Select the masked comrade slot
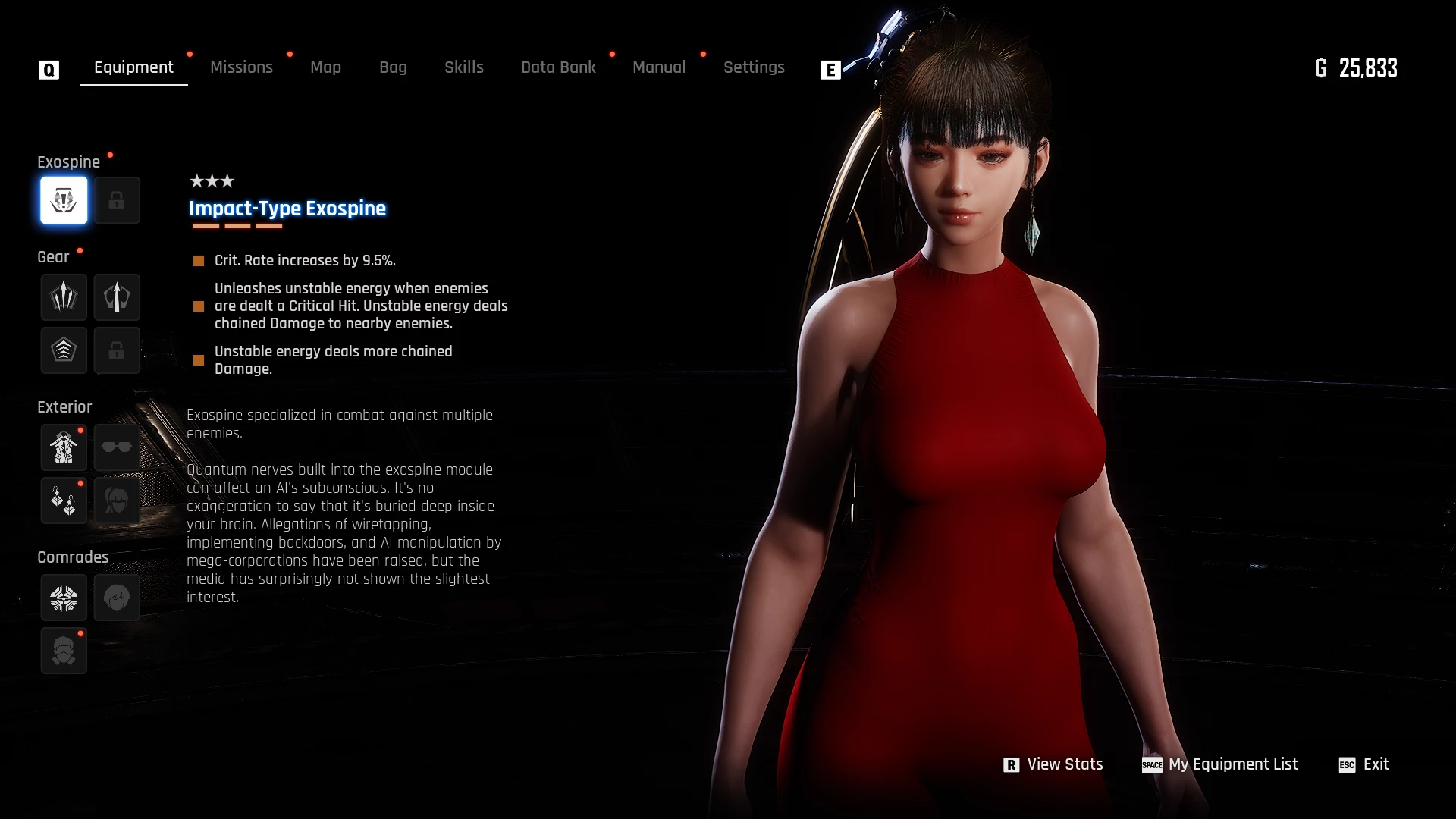The width and height of the screenshot is (1456, 819). [x=64, y=651]
